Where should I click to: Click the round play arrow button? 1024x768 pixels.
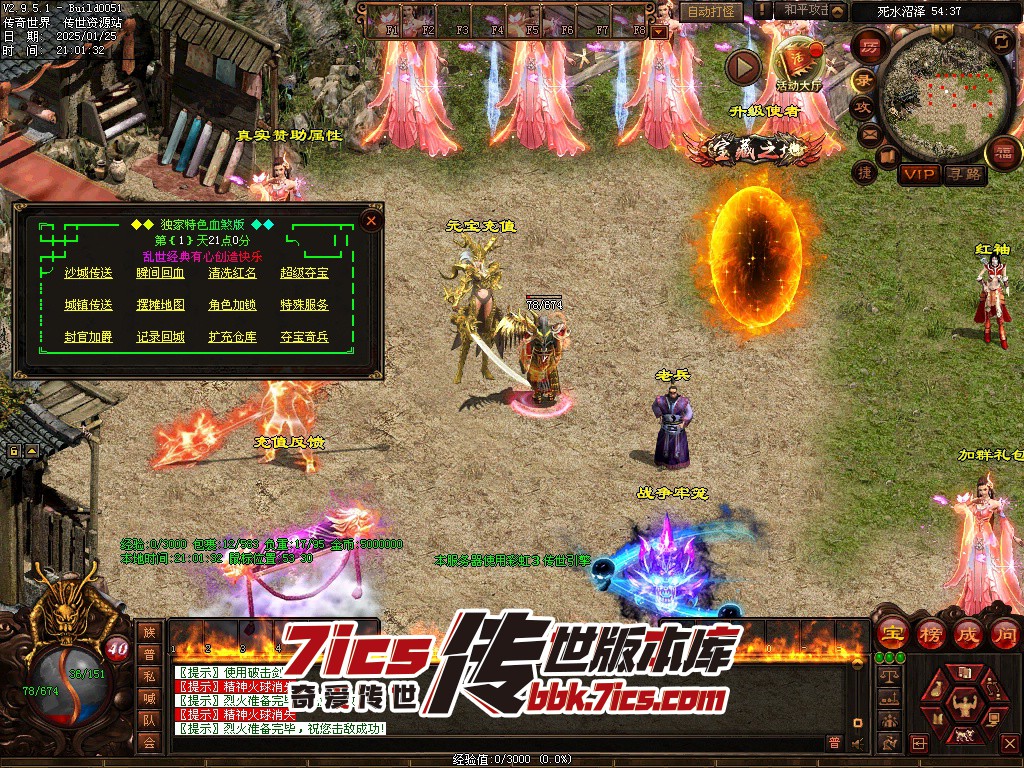(x=743, y=67)
